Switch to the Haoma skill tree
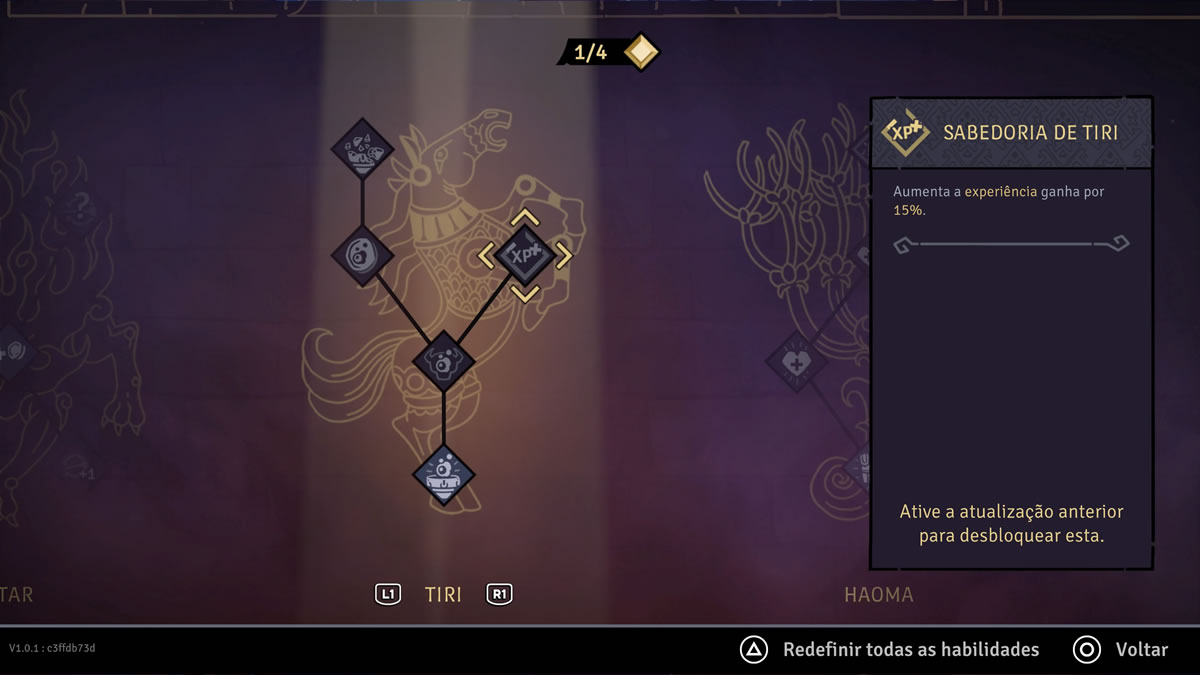Viewport: 1200px width, 675px height. pyautogui.click(x=878, y=595)
